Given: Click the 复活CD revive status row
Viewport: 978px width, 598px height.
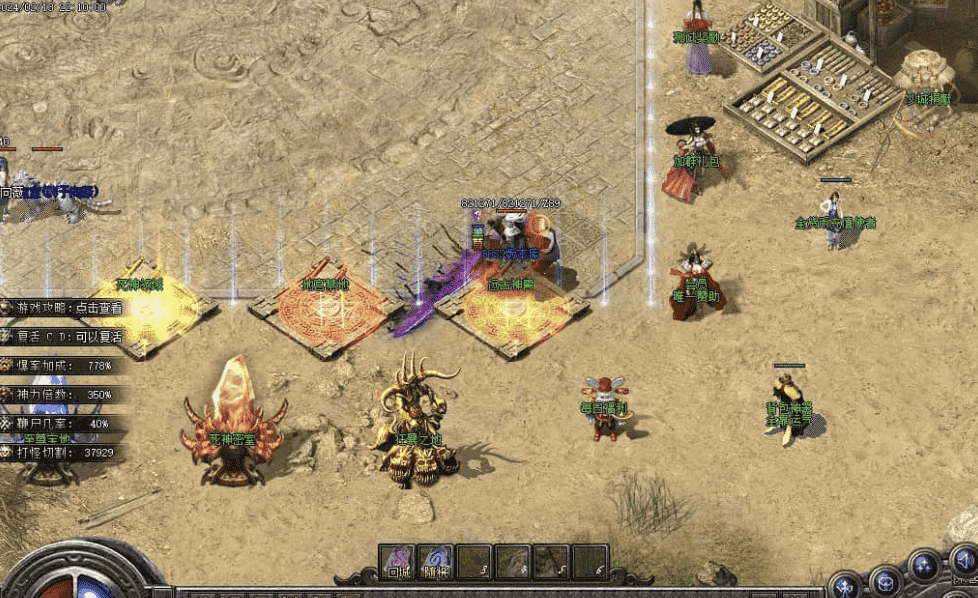Looking at the screenshot, I should (x=68, y=337).
